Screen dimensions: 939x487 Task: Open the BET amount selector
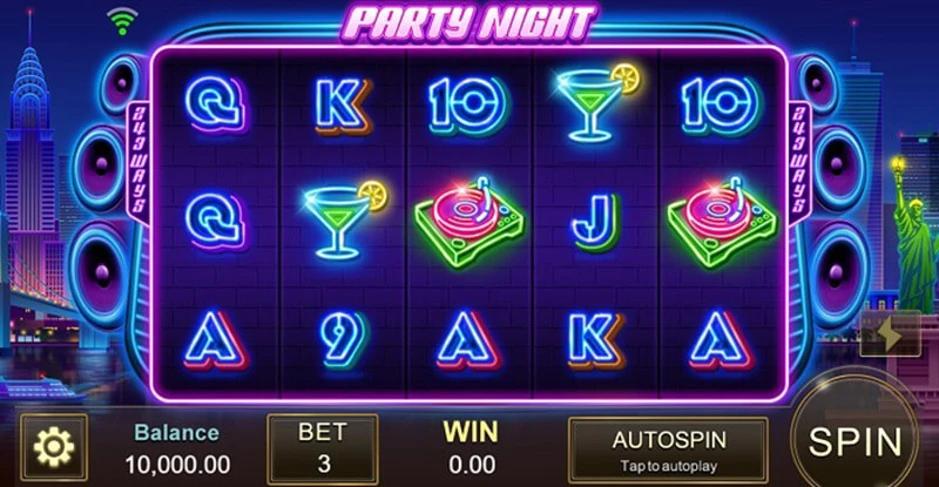click(x=322, y=449)
